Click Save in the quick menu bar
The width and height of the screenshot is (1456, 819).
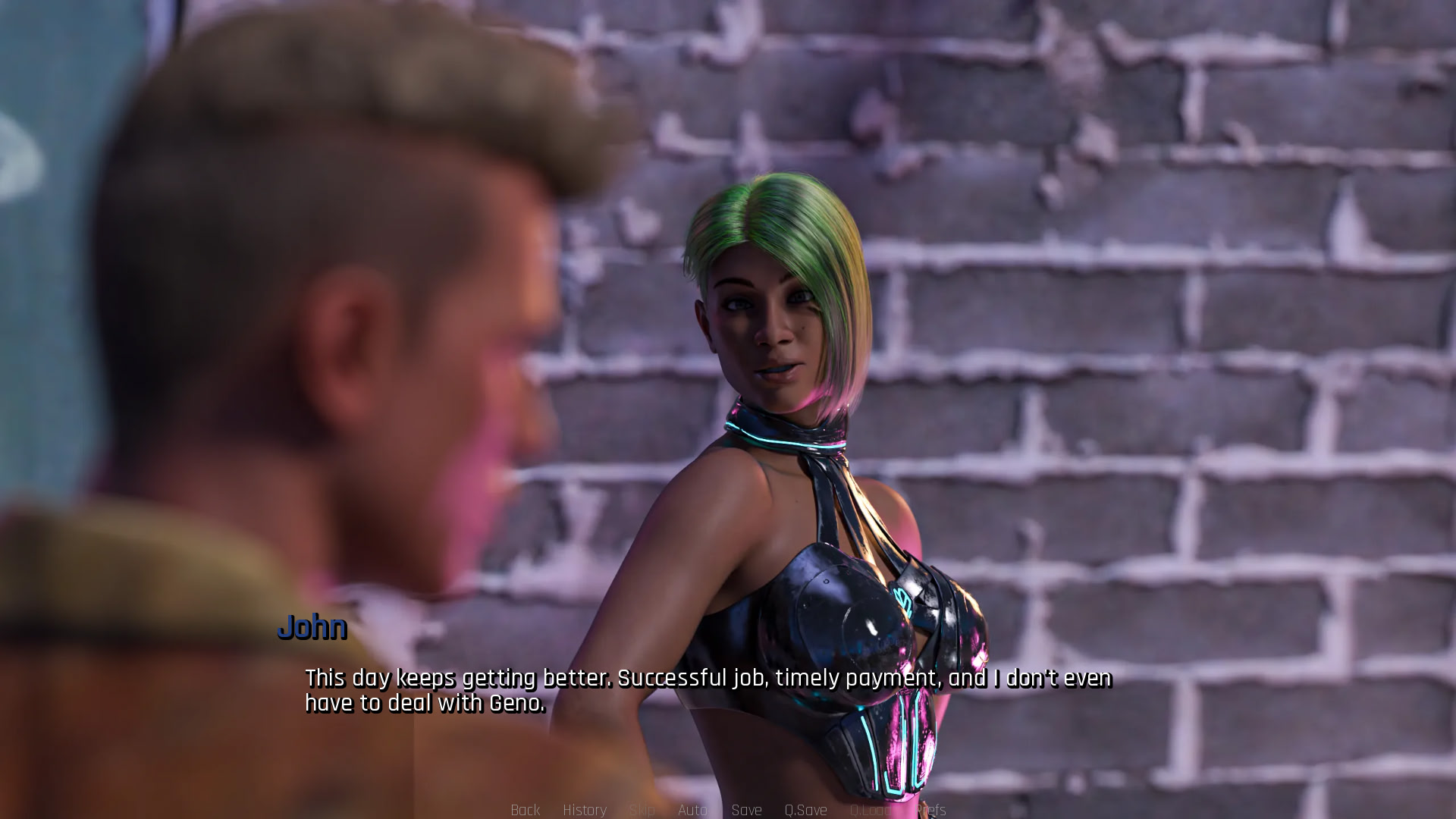tap(747, 810)
